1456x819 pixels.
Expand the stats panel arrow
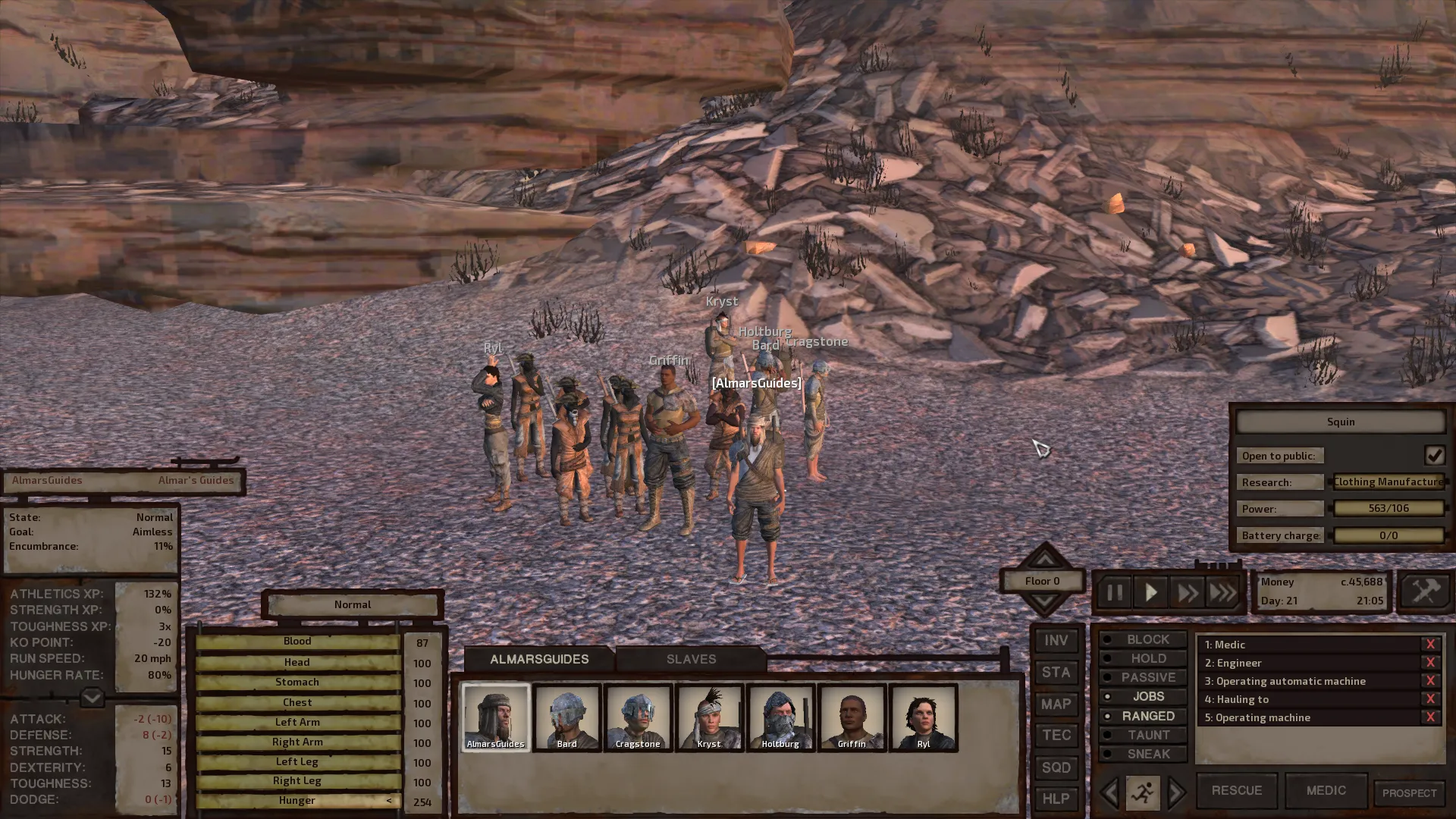(92, 697)
